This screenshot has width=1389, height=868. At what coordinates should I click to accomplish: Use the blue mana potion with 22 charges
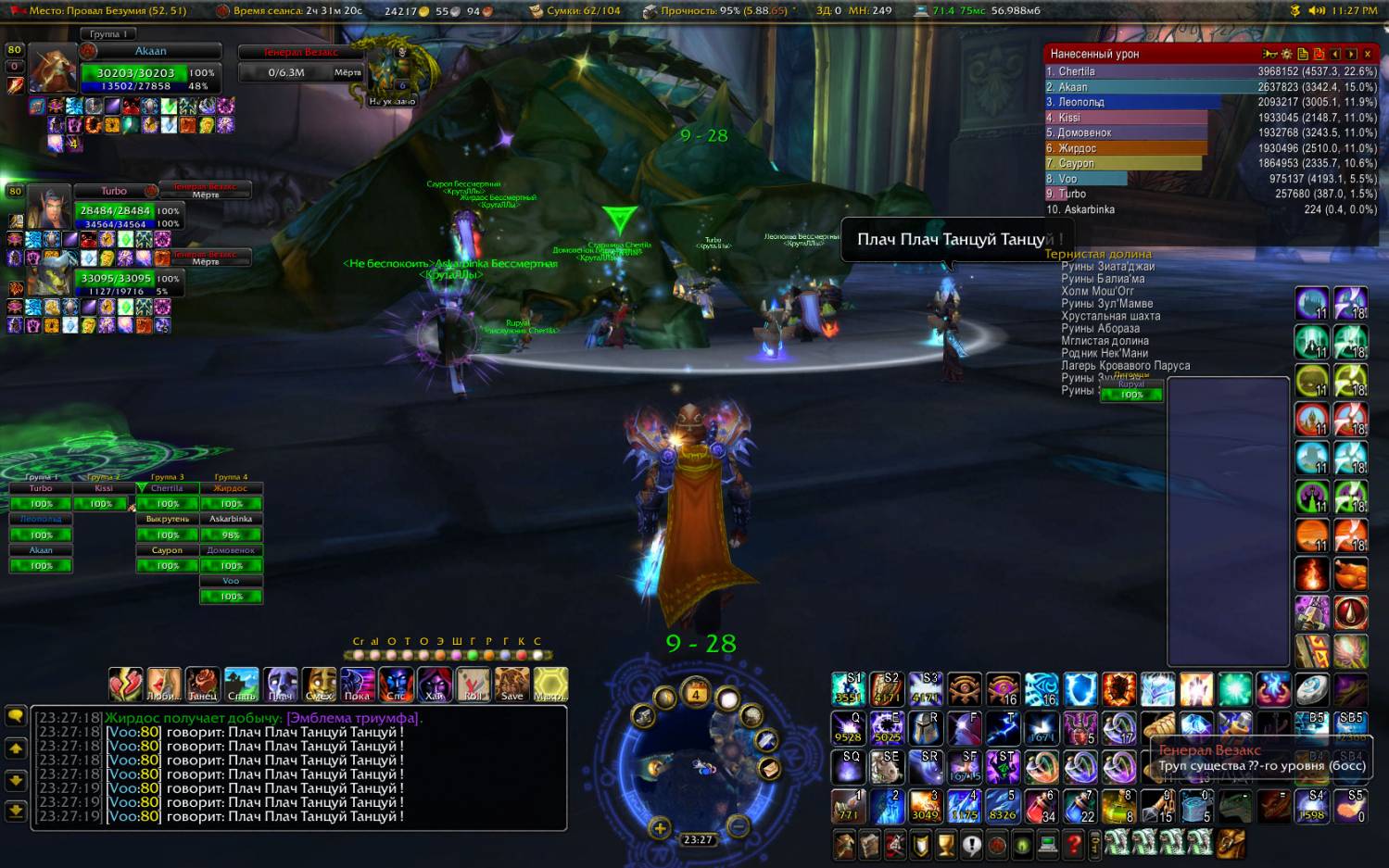[1080, 806]
